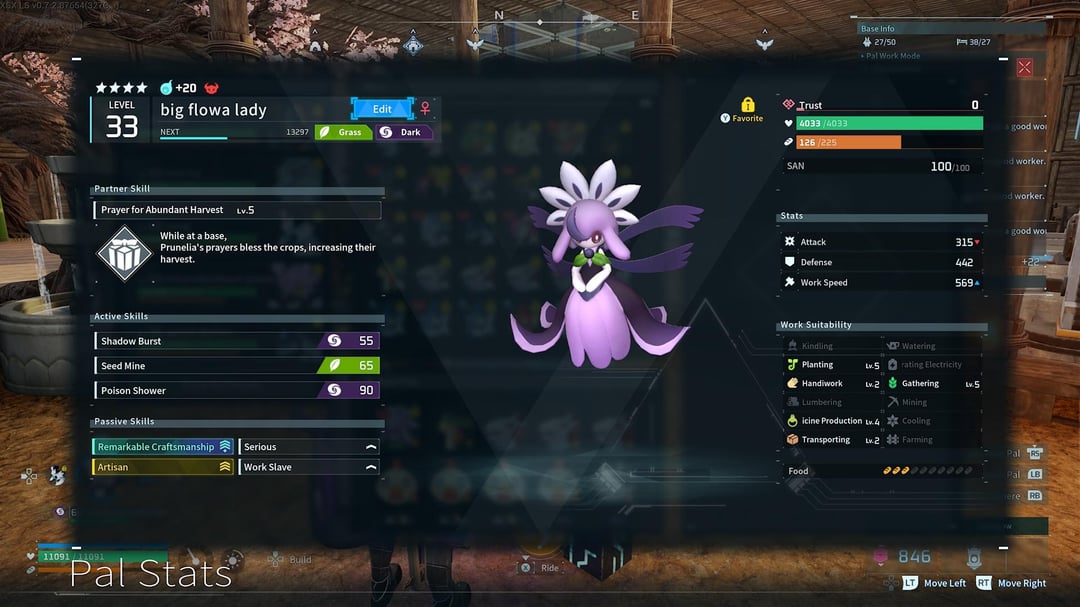
Task: Select the Grass element tag
Action: coord(343,132)
